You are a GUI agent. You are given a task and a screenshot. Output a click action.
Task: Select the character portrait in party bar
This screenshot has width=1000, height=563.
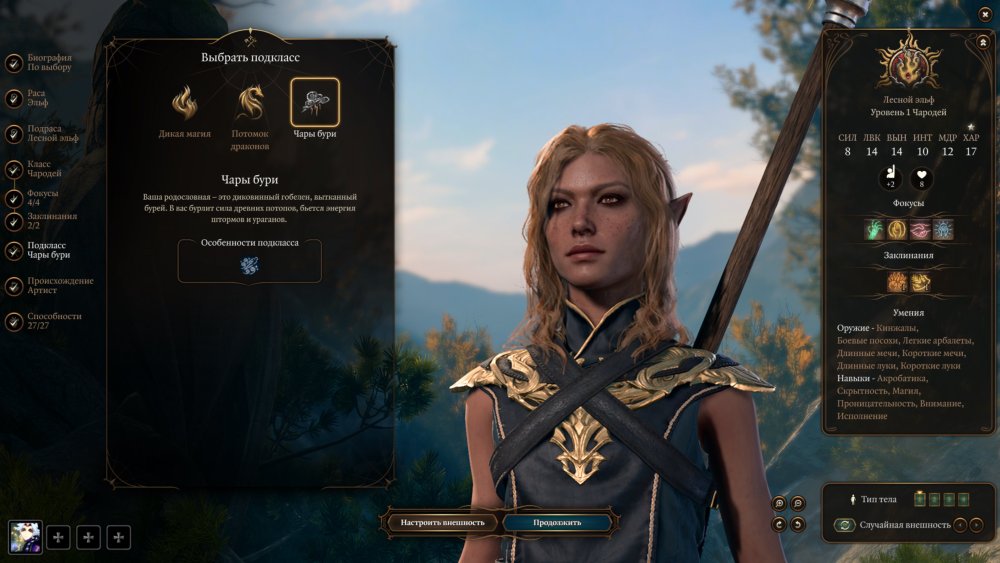click(25, 538)
